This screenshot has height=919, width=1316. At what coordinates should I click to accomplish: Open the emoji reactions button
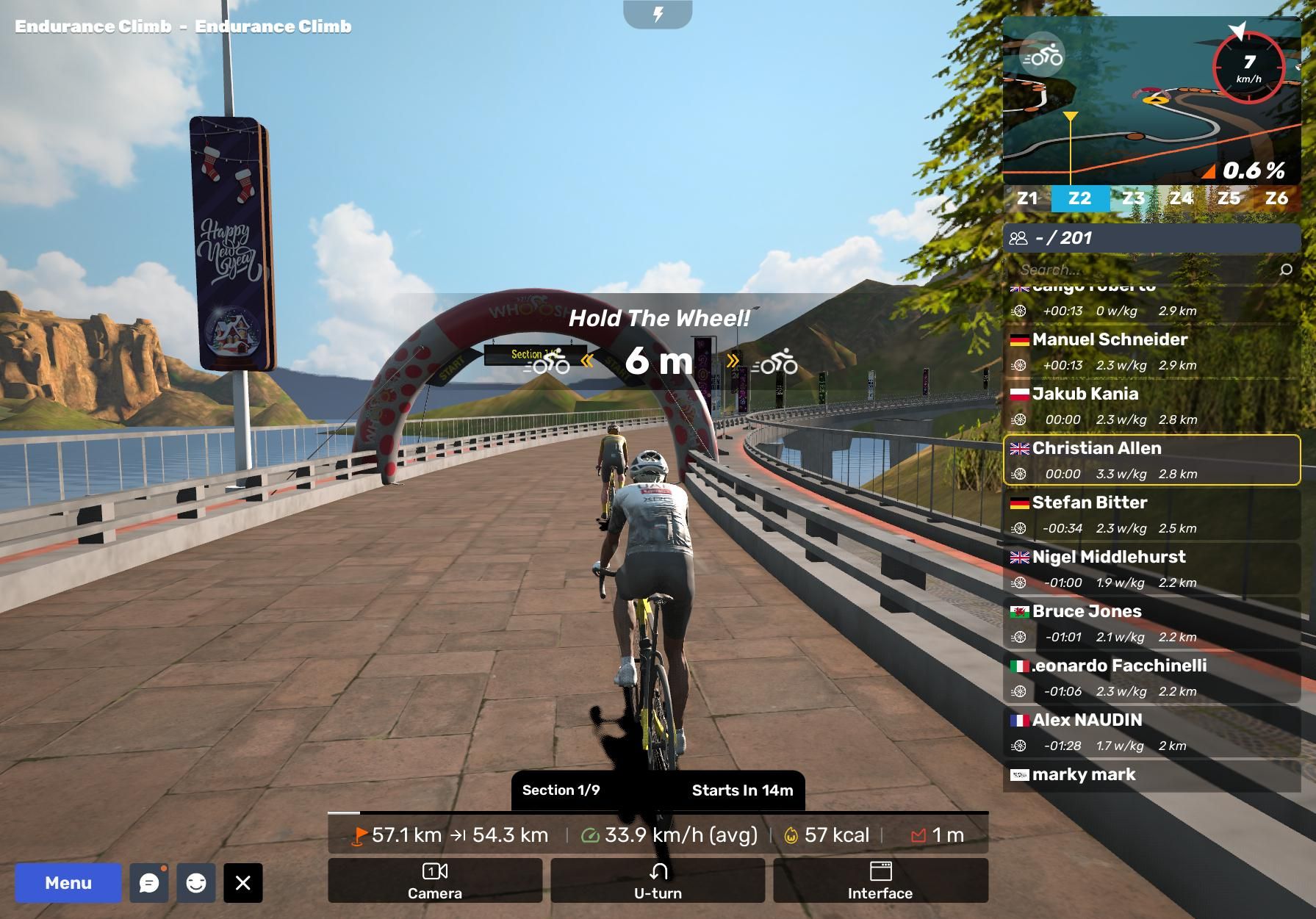tap(196, 882)
